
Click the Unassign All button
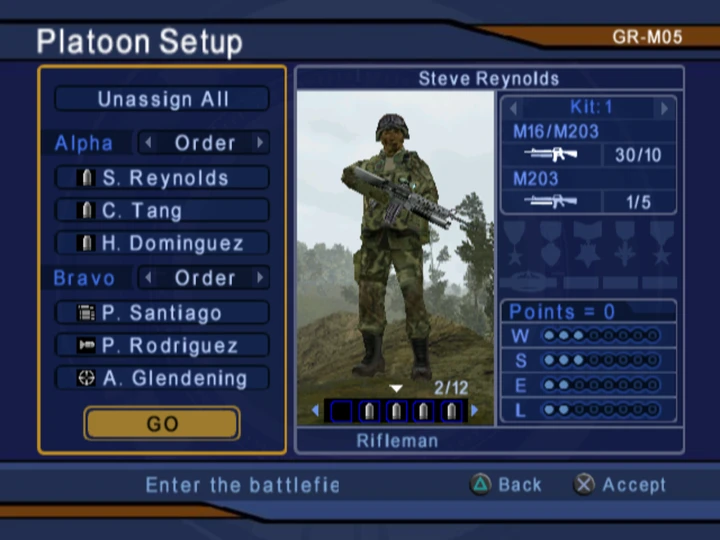click(162, 99)
